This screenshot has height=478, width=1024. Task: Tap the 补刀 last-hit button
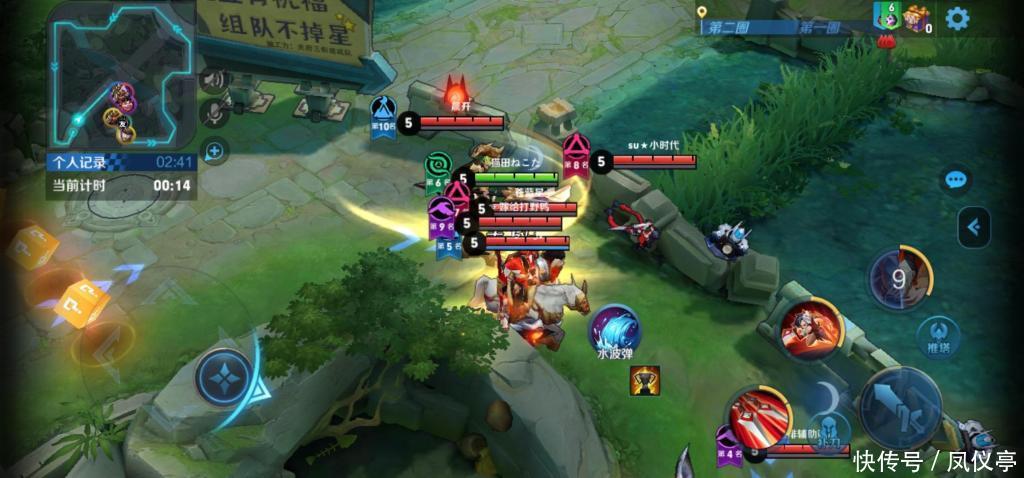coord(829,427)
